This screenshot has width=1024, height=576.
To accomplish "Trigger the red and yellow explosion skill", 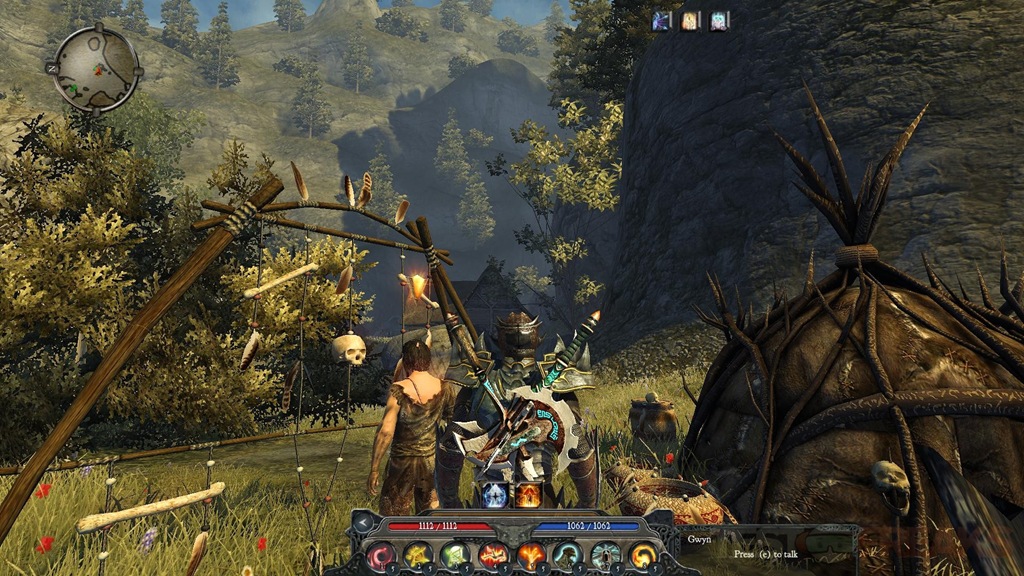I will coord(492,554).
